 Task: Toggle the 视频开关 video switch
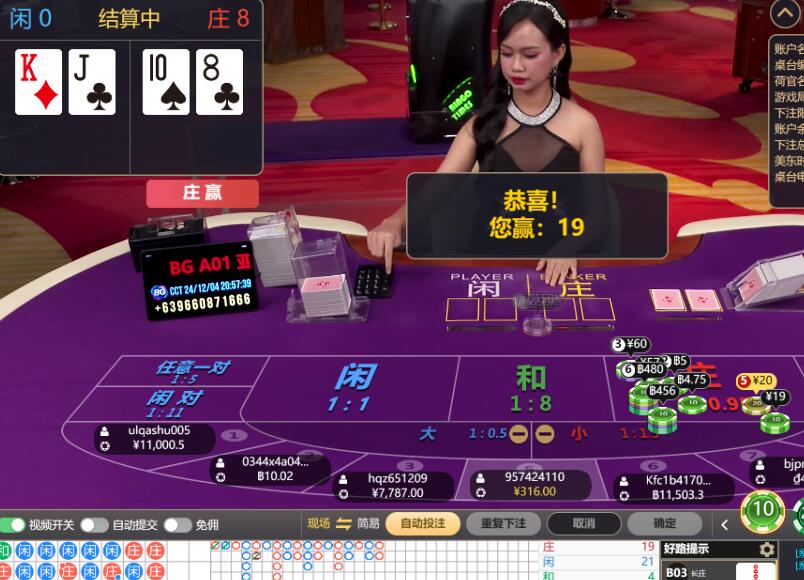click(14, 525)
